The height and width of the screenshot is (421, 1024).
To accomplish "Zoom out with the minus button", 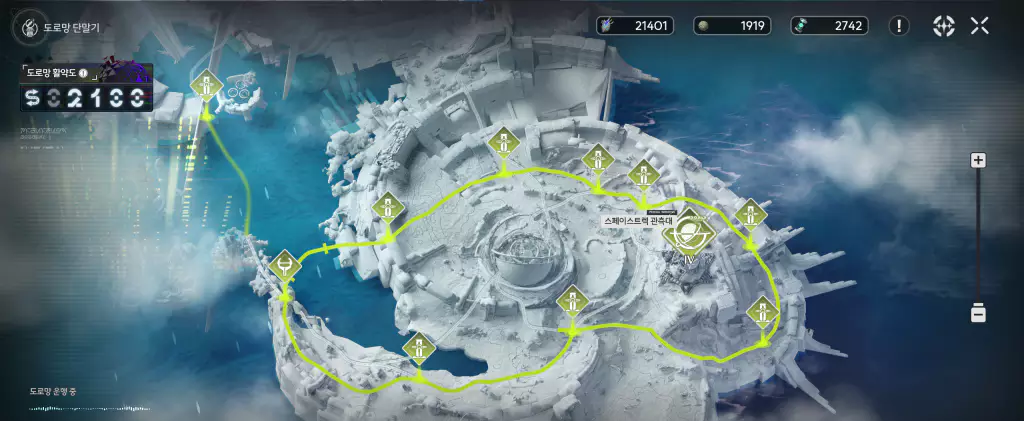I will point(979,314).
